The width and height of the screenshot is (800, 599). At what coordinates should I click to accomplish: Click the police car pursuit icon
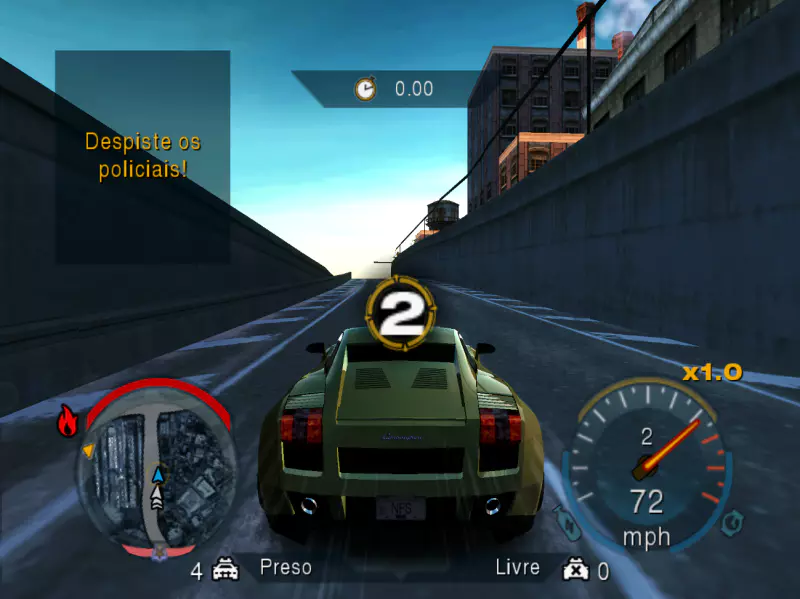point(226,570)
